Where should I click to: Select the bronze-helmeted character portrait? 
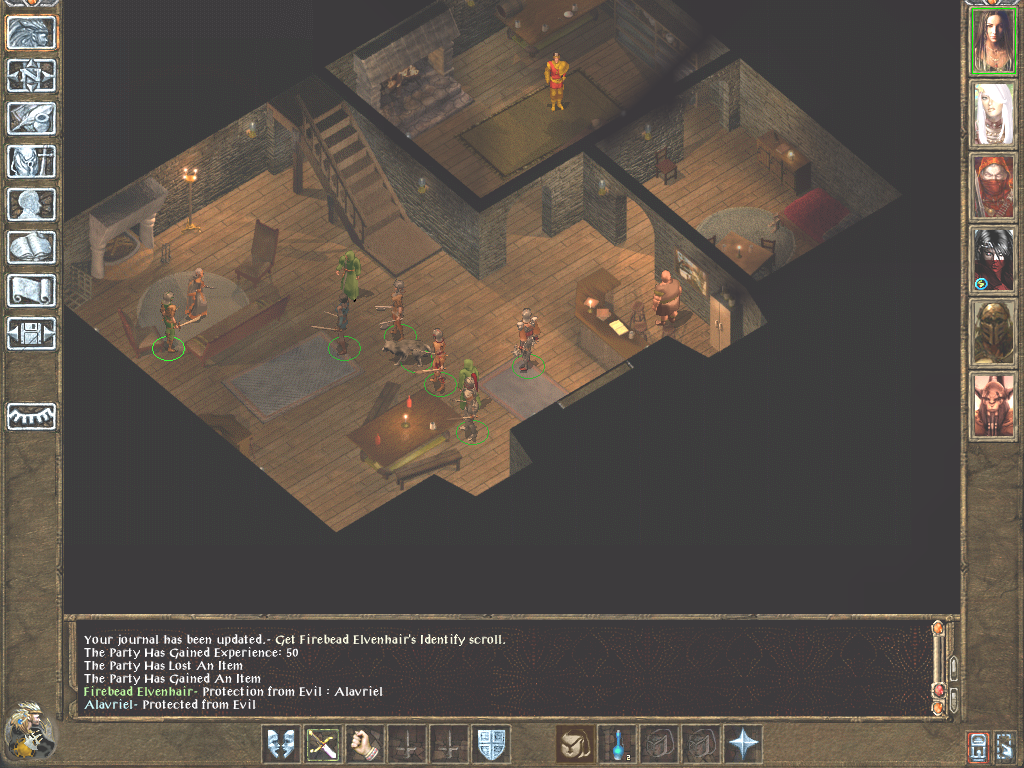point(993,332)
